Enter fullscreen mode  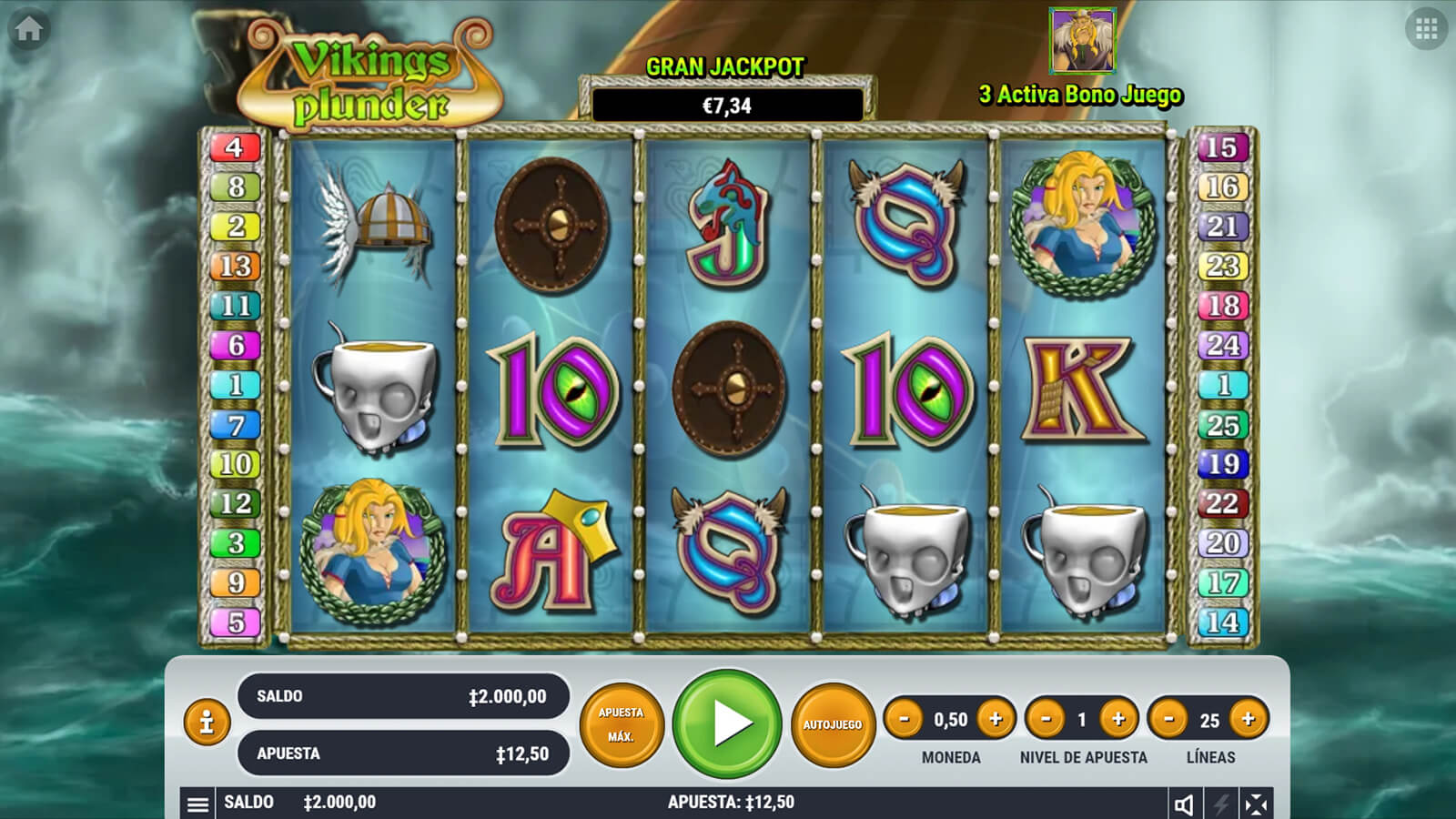point(1256,804)
